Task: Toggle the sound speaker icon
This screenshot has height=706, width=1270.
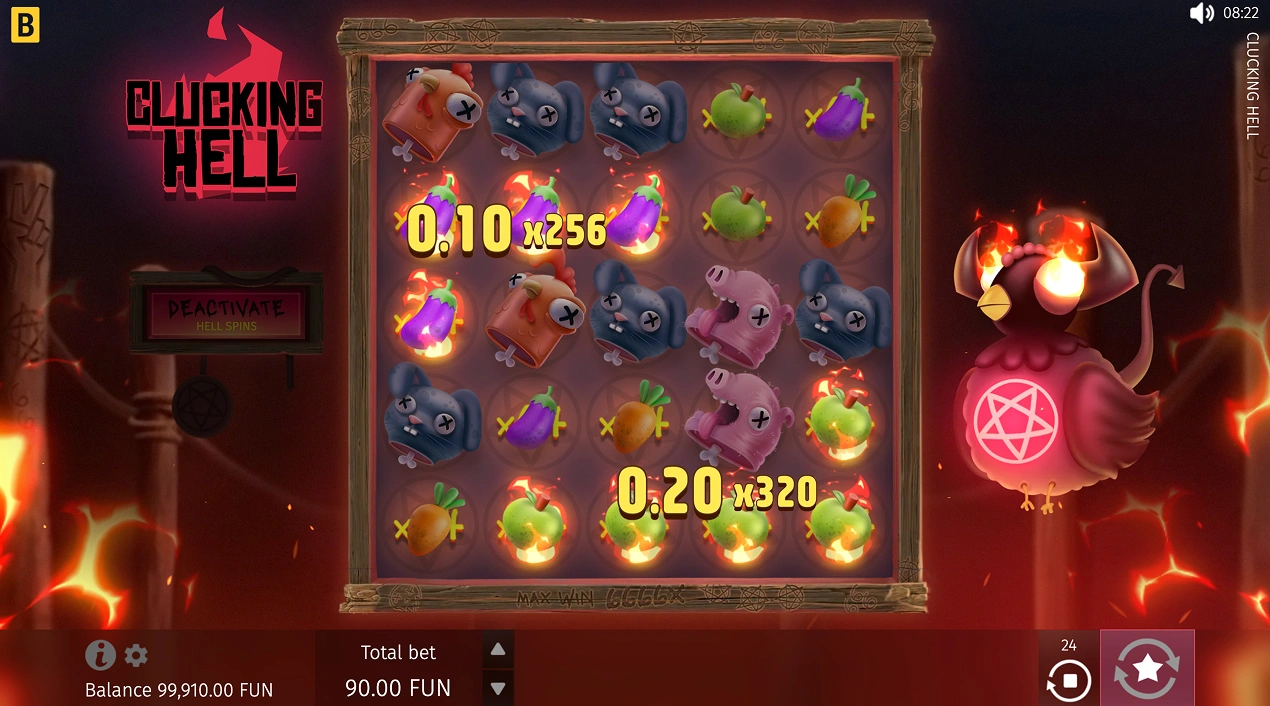Action: pos(1201,13)
